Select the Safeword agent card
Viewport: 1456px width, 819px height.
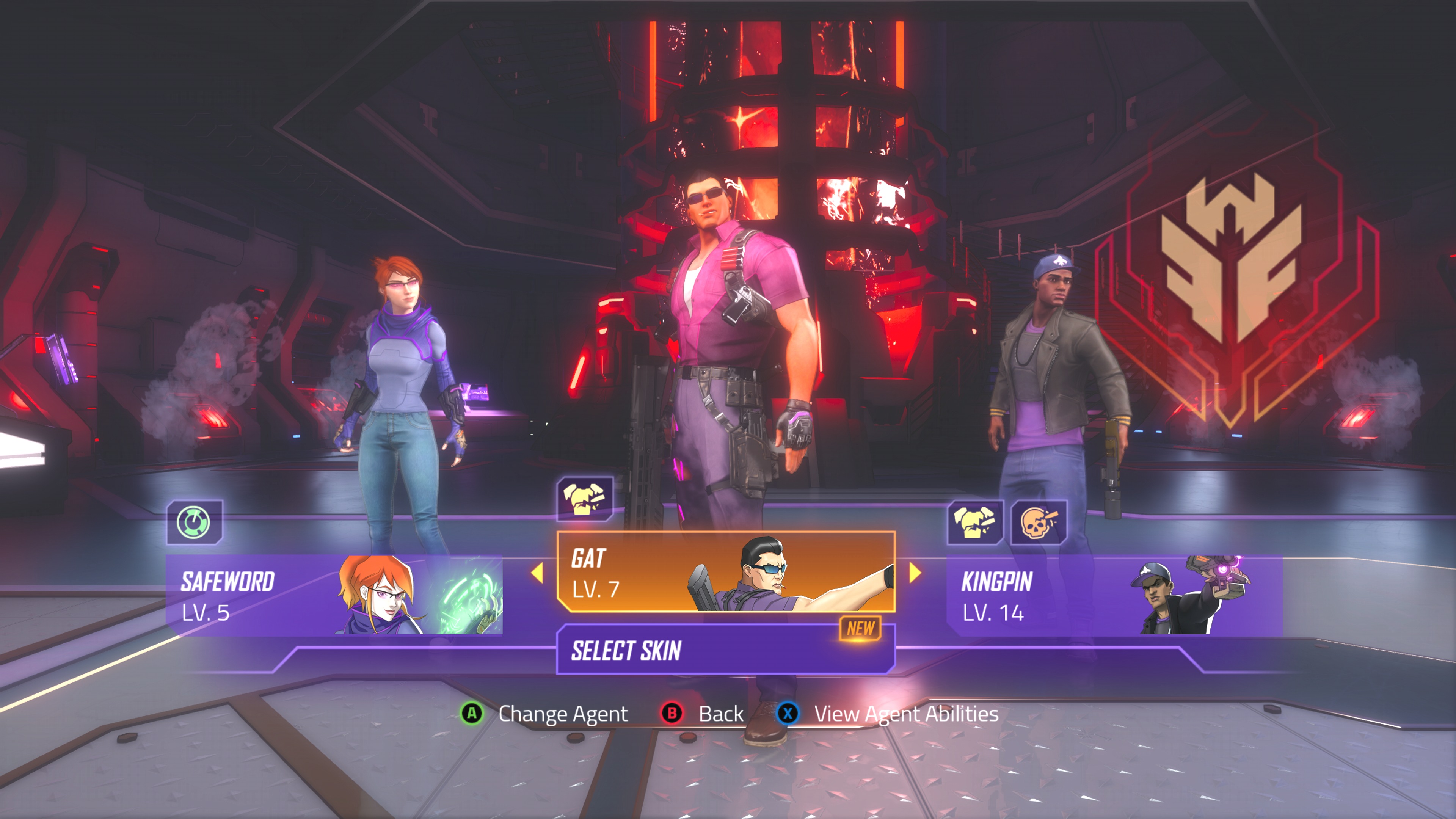coord(334,595)
